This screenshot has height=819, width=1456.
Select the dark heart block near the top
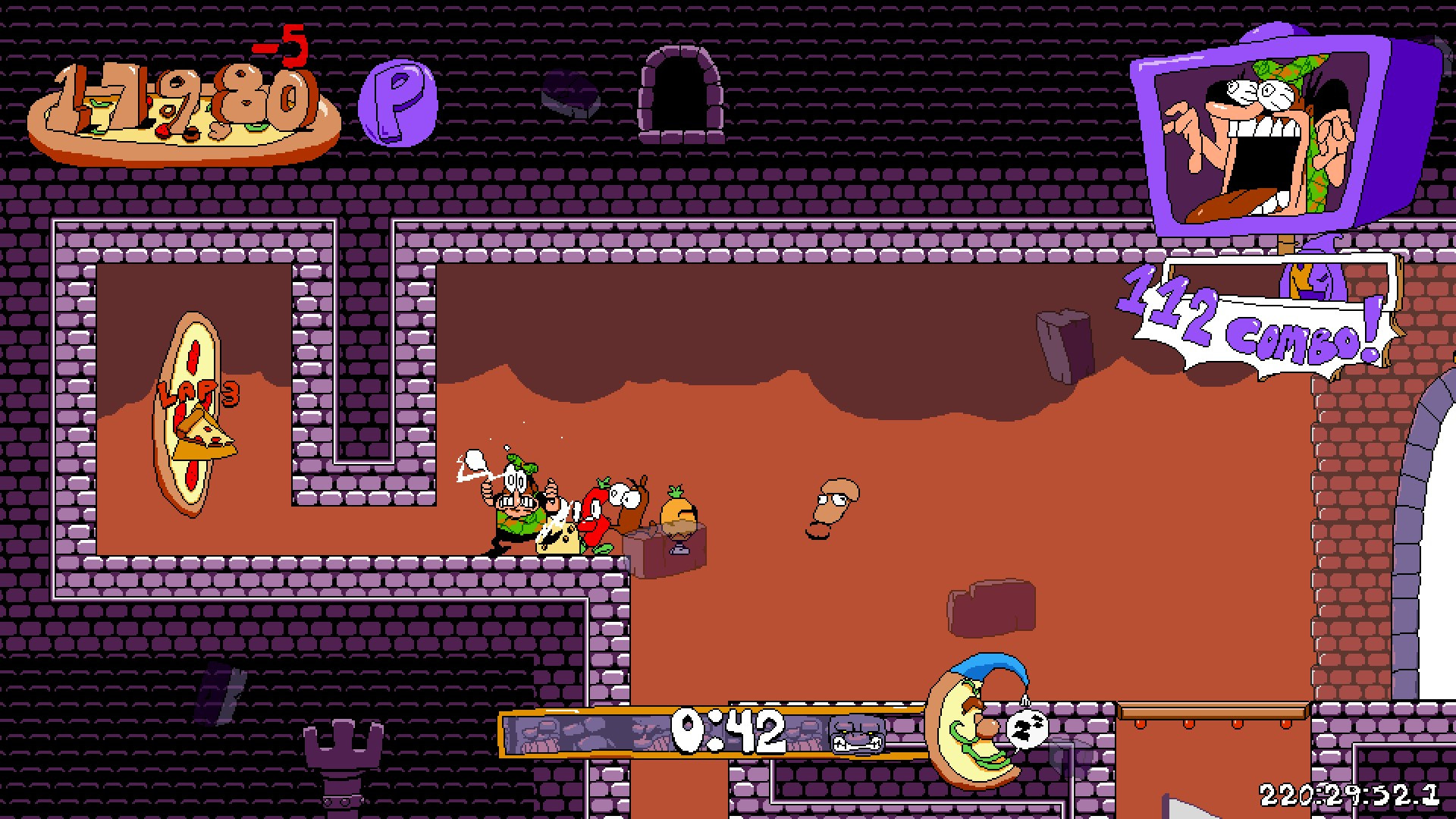[x=570, y=99]
